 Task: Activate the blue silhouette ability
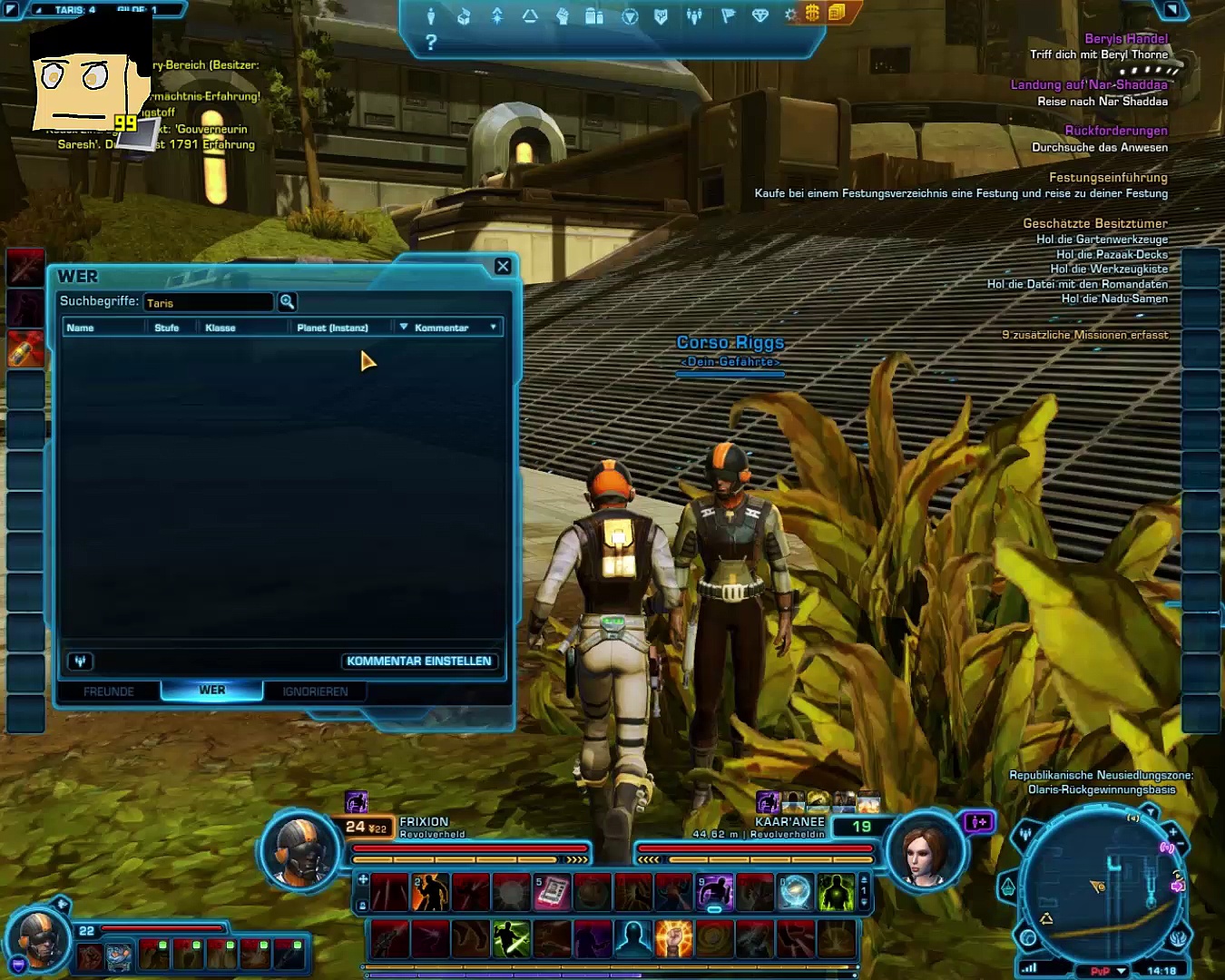632,939
